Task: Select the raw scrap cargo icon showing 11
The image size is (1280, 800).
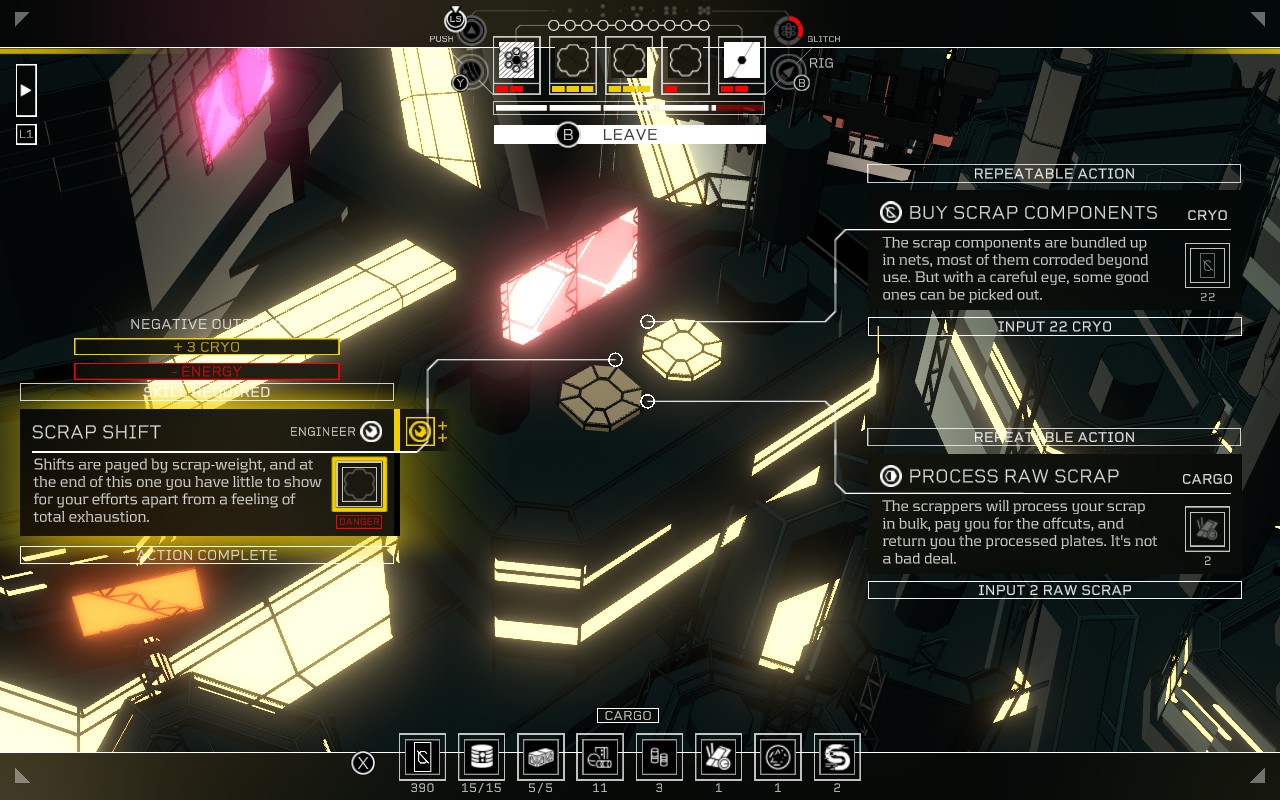Action: point(598,757)
